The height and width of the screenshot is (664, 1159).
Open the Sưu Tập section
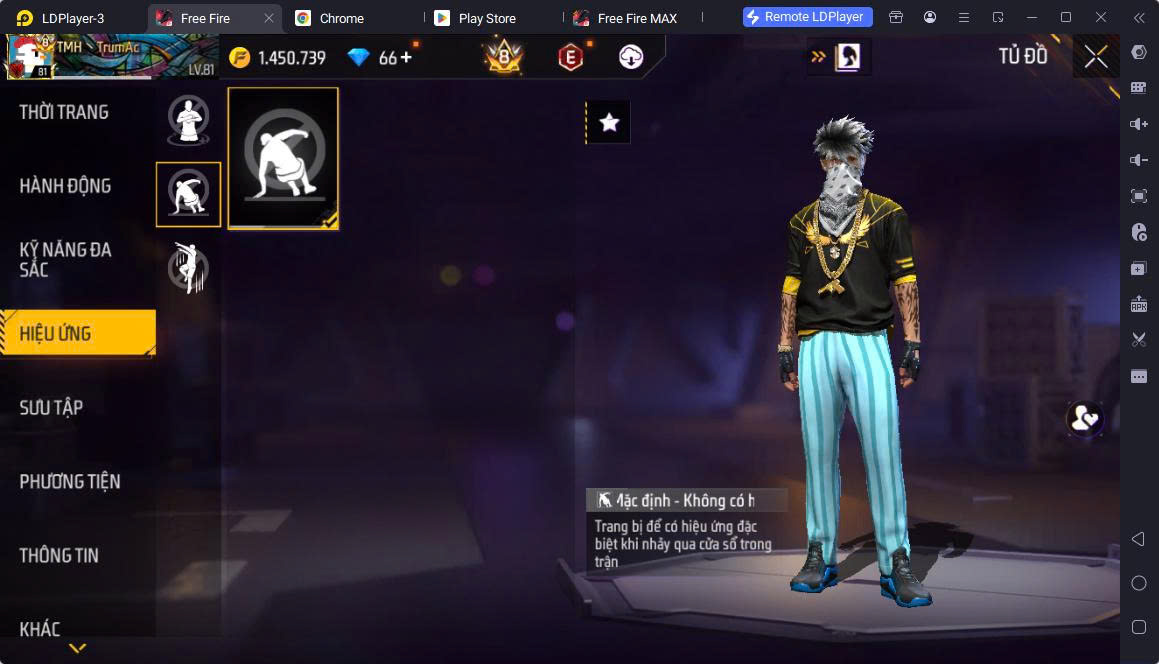[52, 407]
